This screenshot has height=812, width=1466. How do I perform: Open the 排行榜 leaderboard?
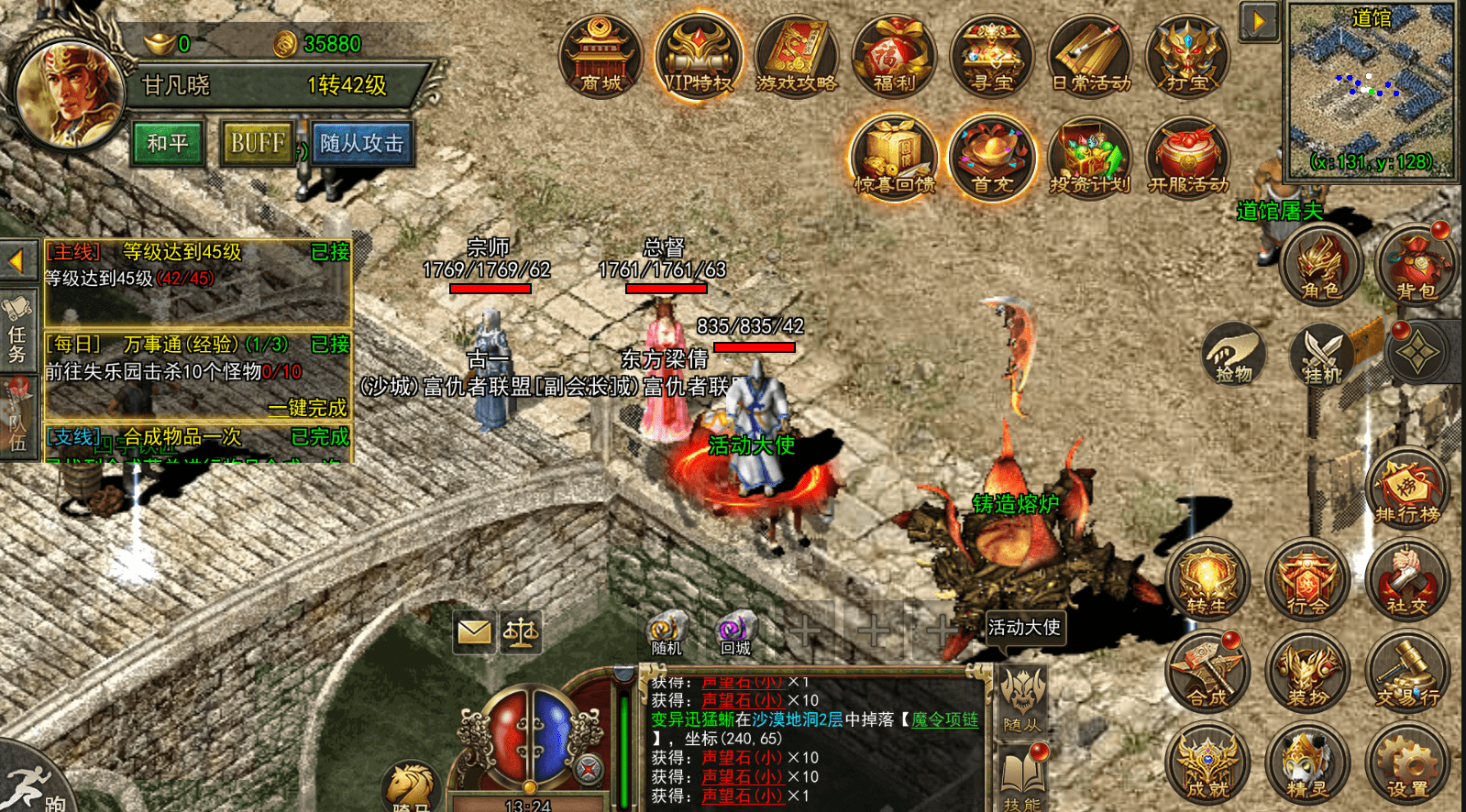(1406, 490)
